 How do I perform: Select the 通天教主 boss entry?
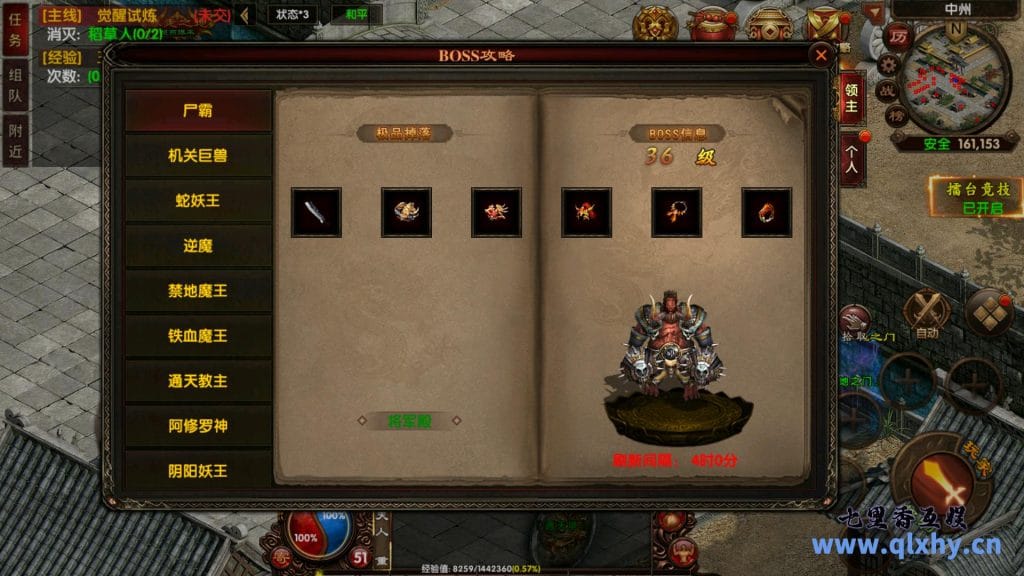[x=198, y=380]
